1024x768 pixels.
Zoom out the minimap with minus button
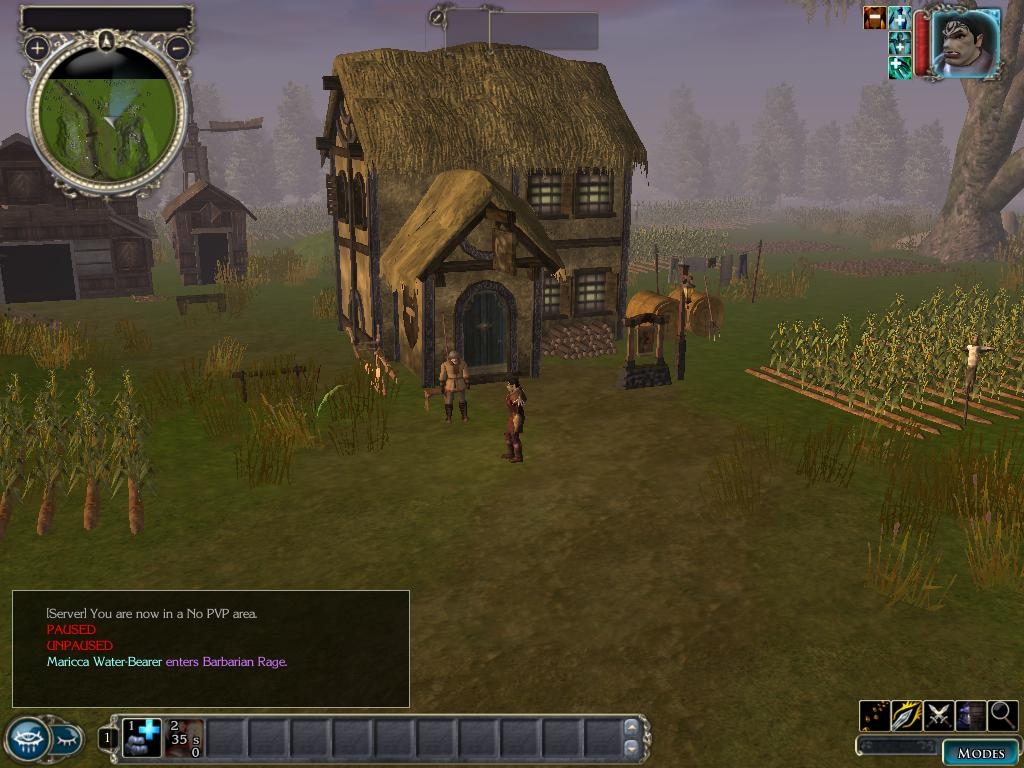click(x=178, y=47)
